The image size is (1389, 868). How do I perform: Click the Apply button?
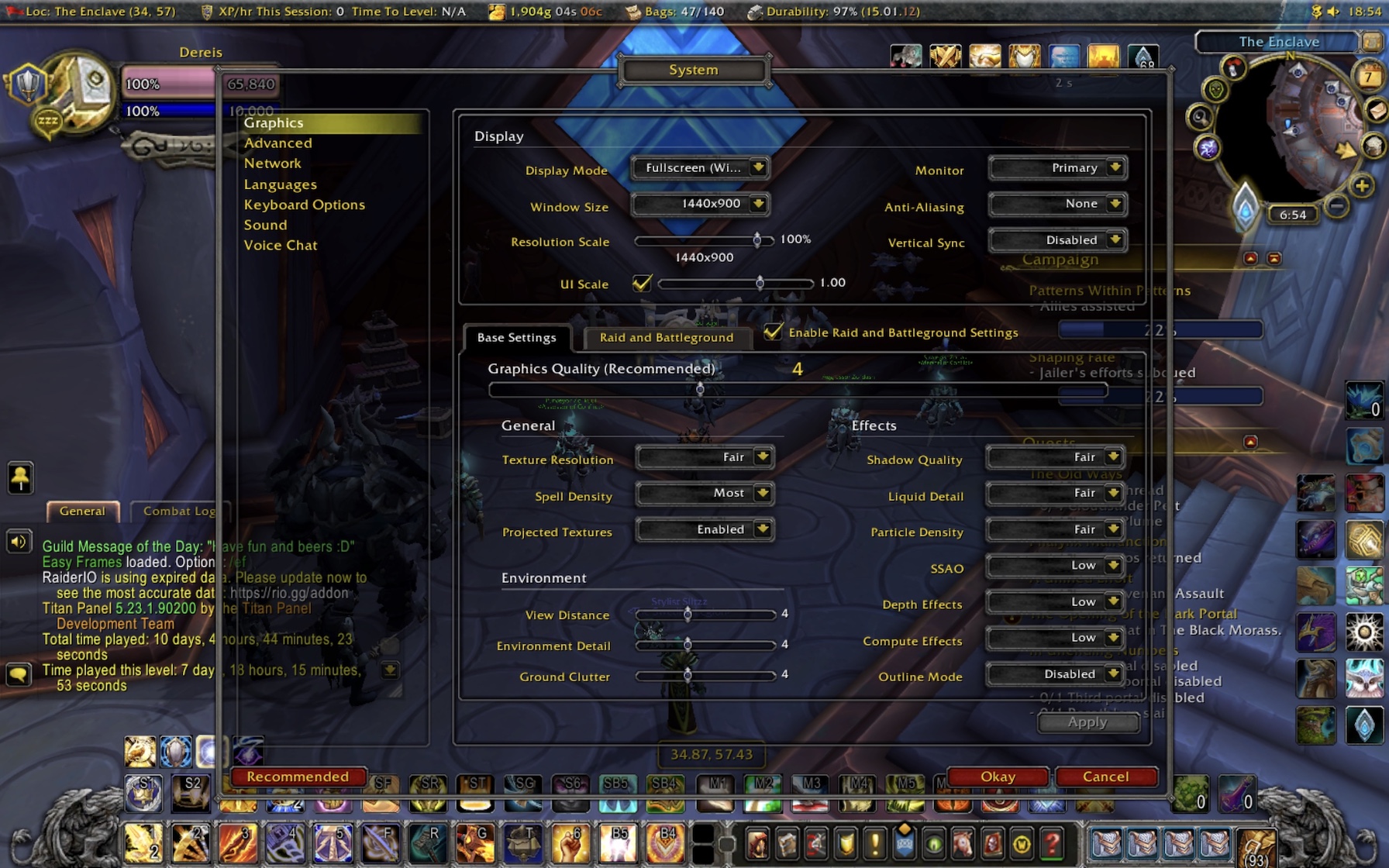1087,722
